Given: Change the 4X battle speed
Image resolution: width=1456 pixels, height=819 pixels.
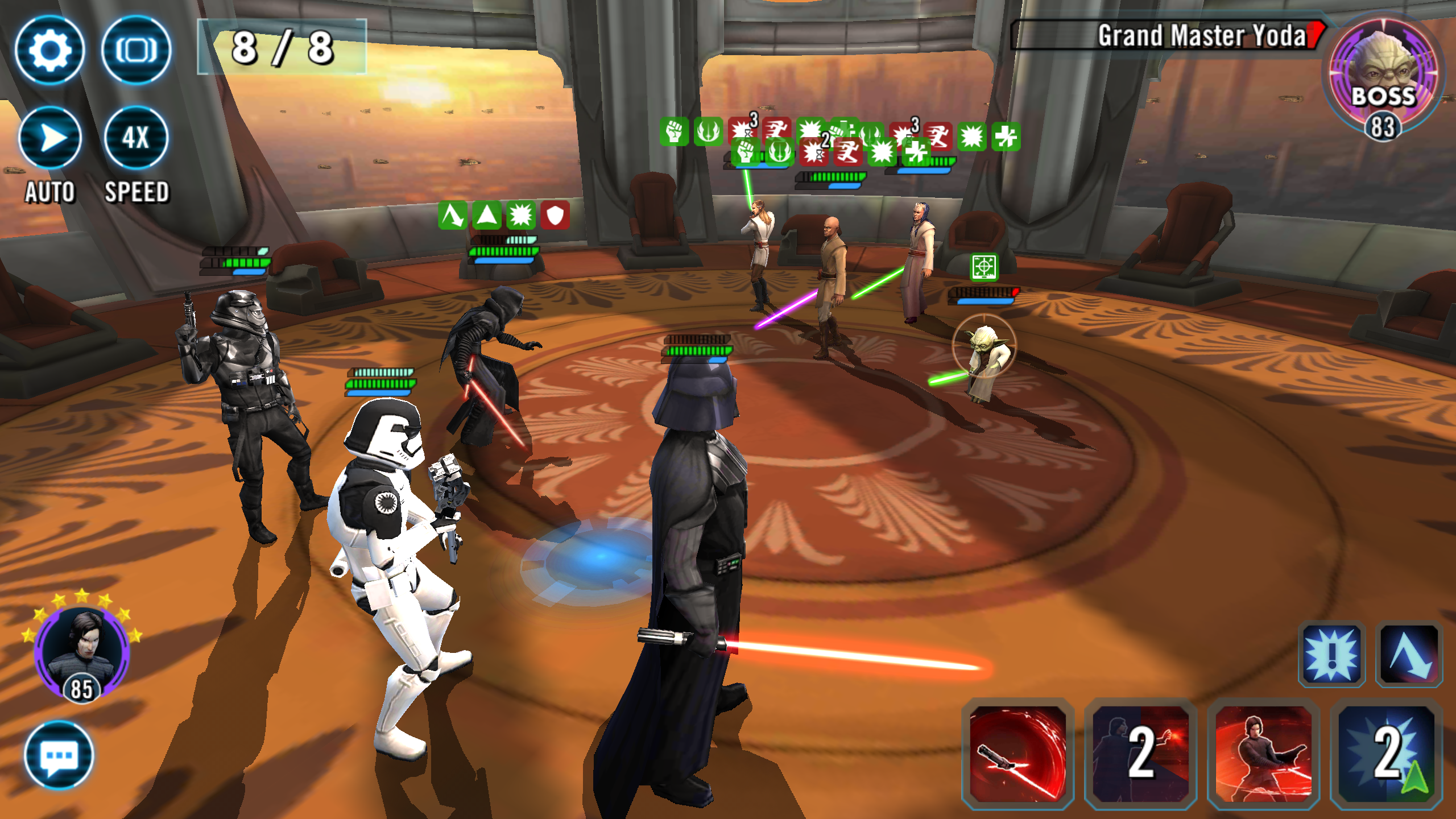Looking at the screenshot, I should (136, 138).
